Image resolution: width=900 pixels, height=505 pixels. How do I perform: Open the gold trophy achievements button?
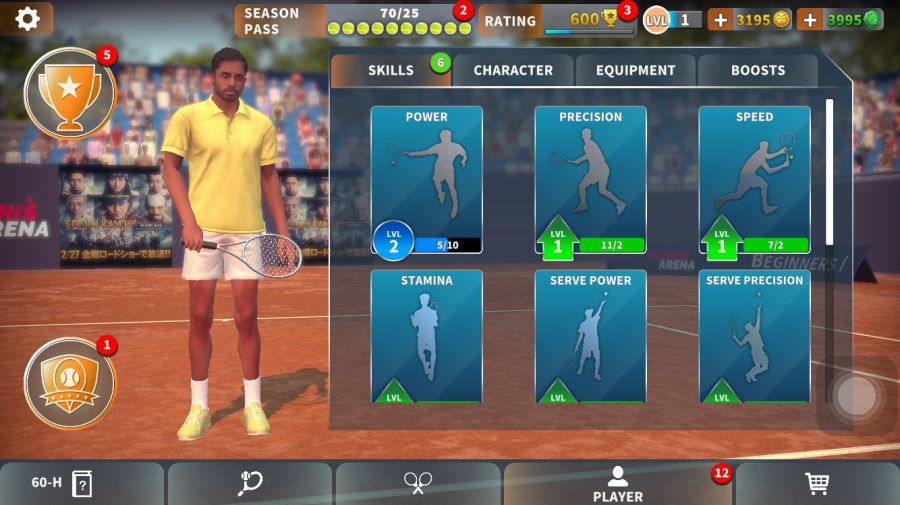tap(69, 92)
